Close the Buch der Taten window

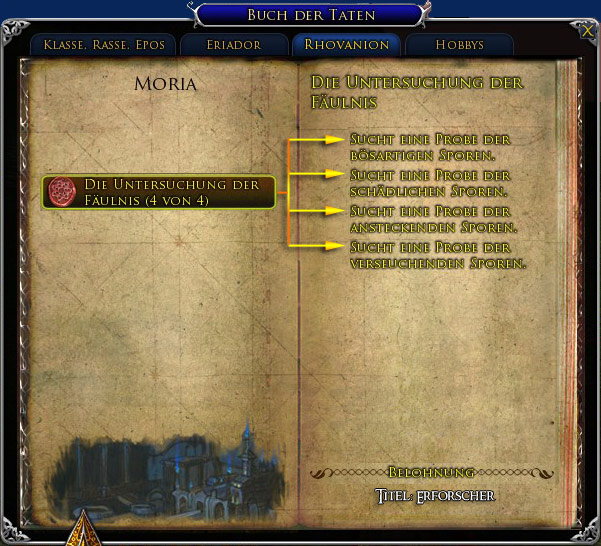(586, 31)
